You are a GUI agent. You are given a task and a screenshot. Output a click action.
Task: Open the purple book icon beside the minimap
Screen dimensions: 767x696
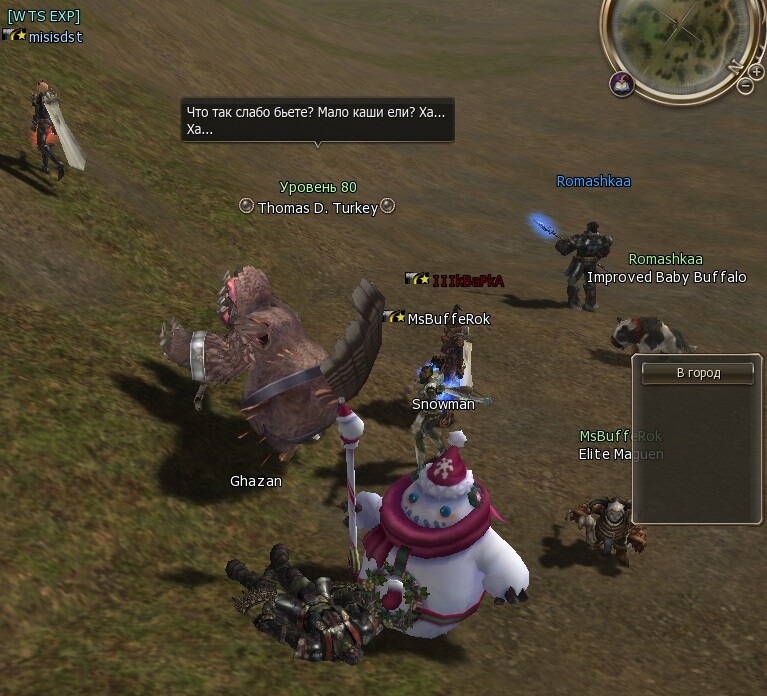[622, 84]
